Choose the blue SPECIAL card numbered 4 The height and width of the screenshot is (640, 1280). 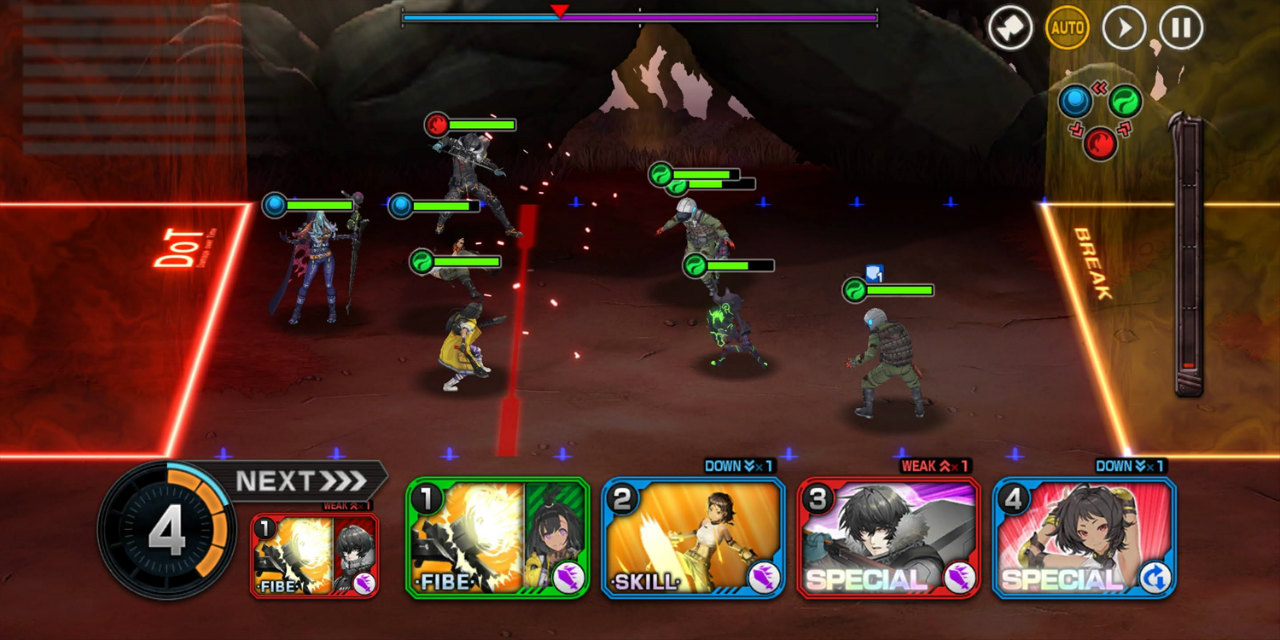(1084, 538)
